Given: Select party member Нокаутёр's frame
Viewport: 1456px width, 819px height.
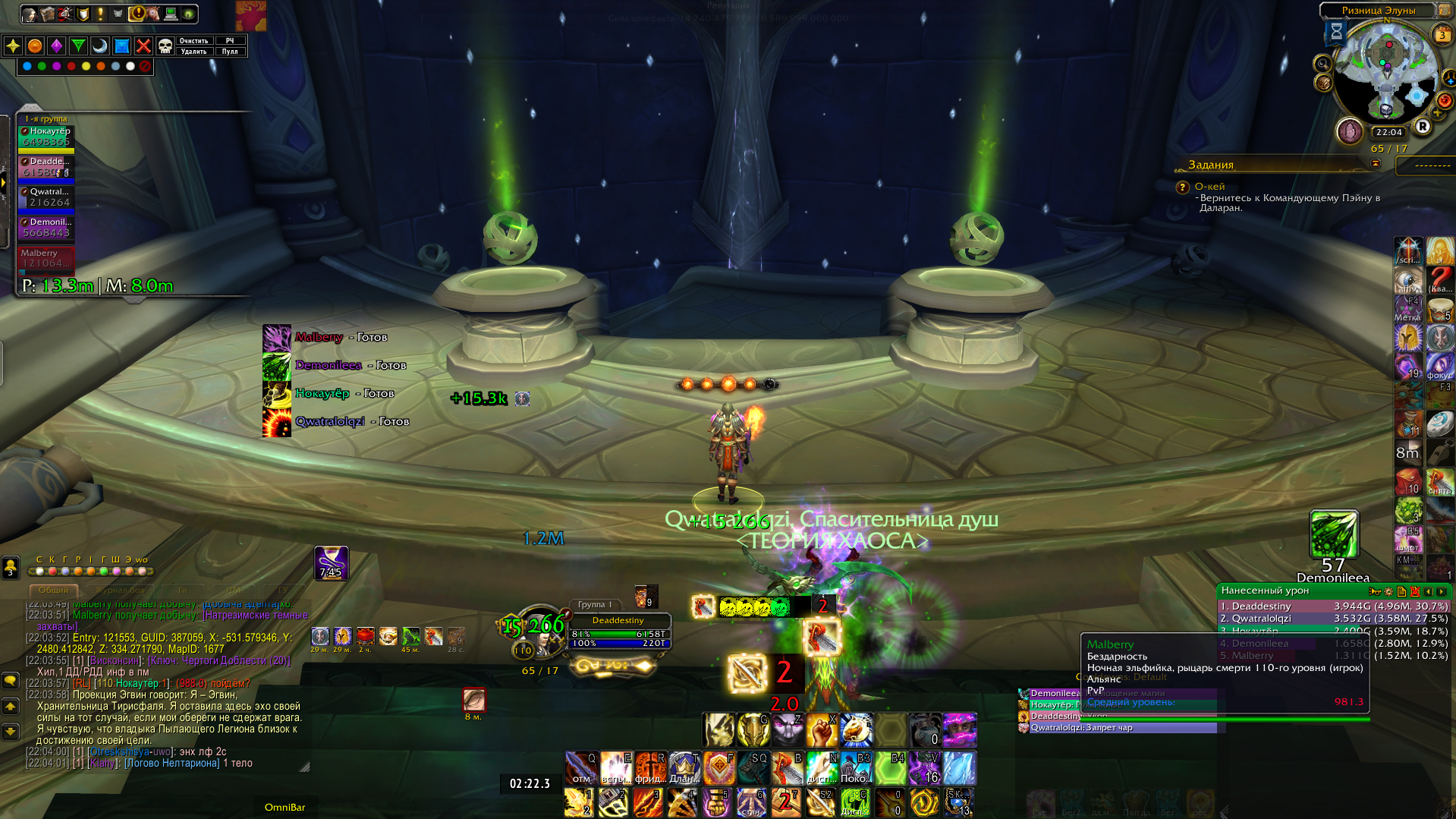Looking at the screenshot, I should [46, 137].
